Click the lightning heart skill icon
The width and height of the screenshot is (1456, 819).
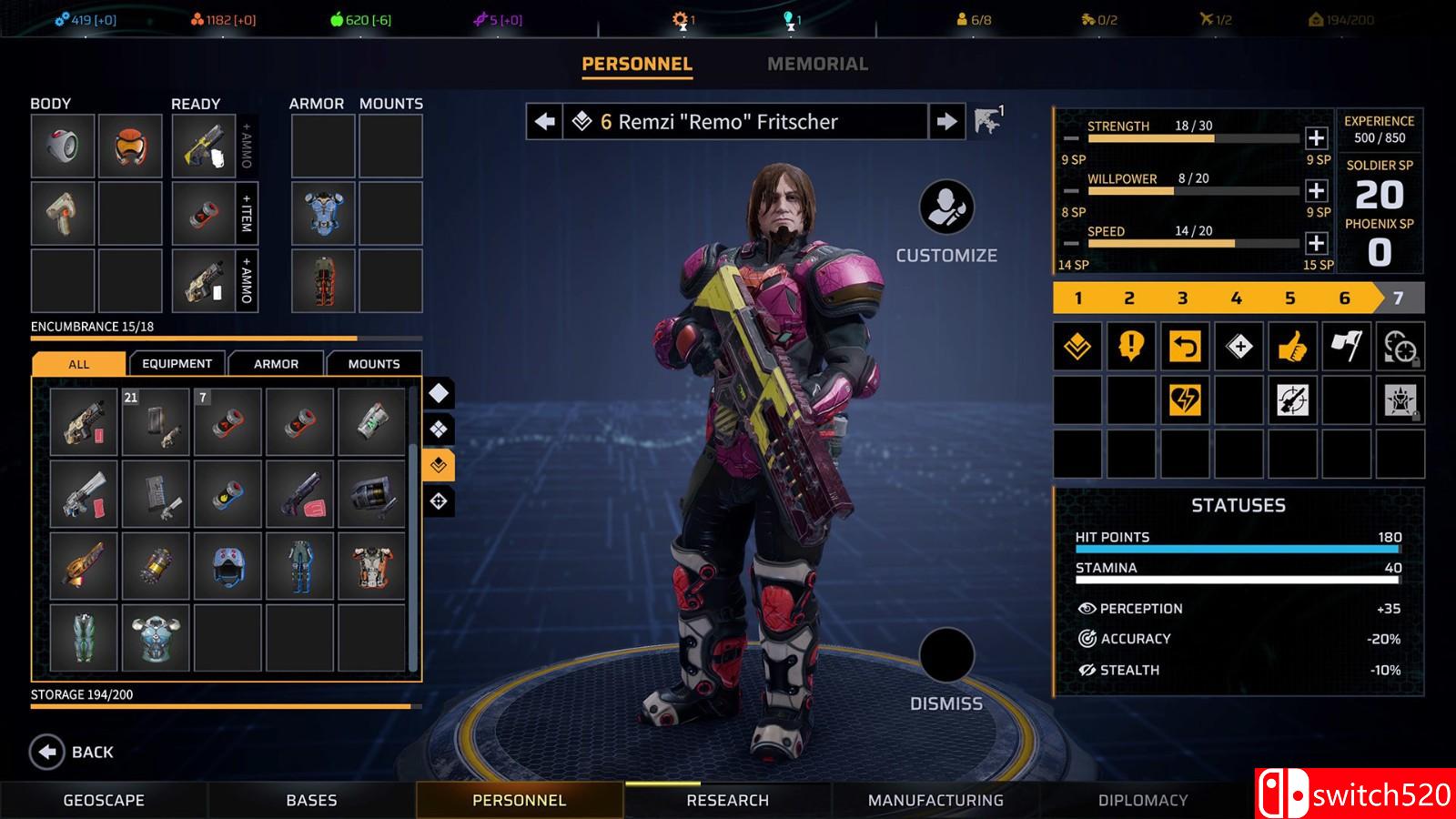point(1184,400)
